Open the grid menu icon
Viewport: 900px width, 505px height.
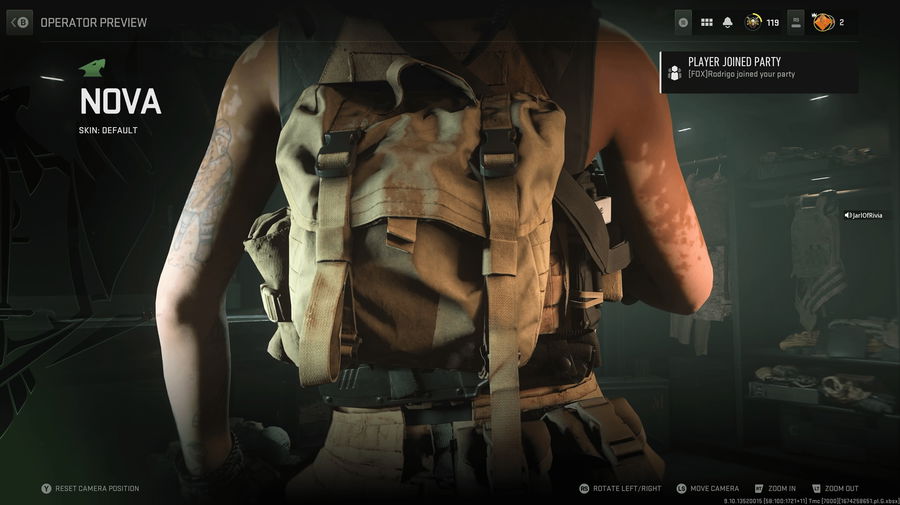point(706,22)
